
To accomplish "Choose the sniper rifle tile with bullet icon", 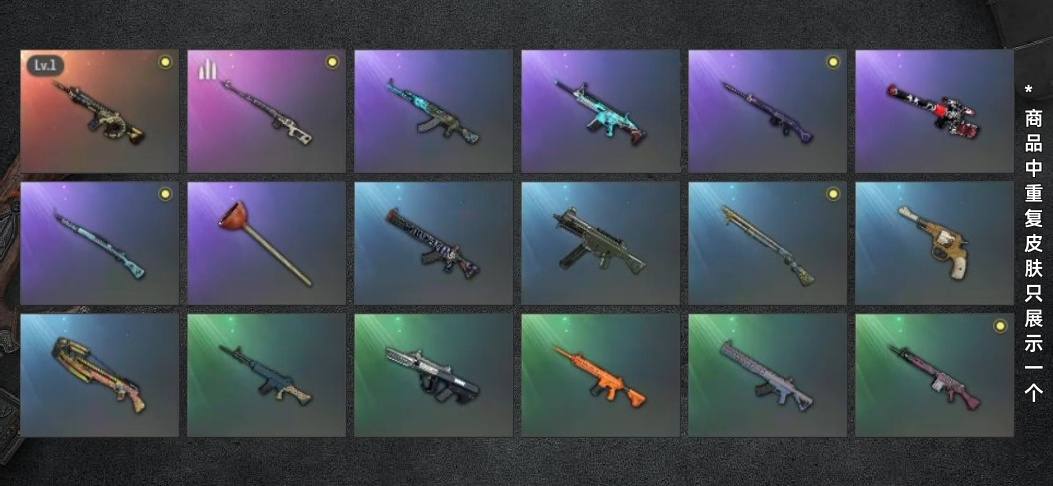I will click(266, 111).
